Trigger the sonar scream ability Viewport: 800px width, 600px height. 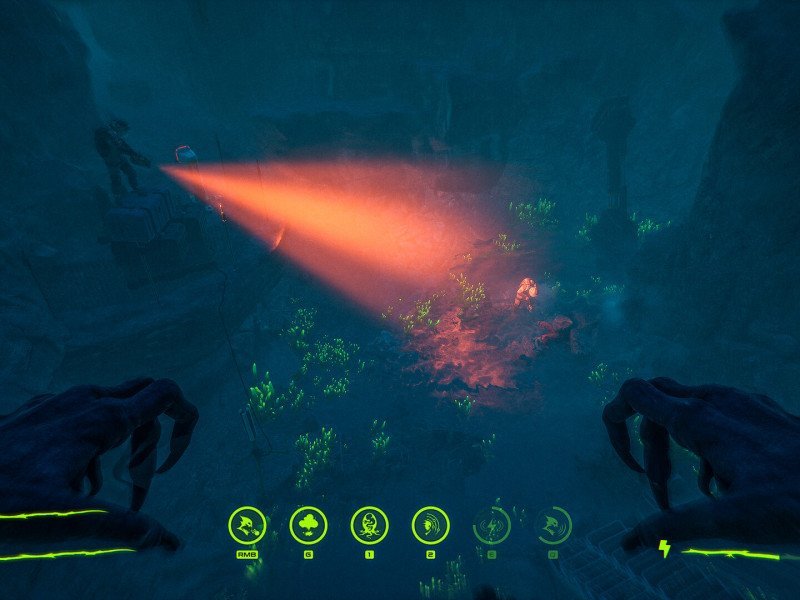coord(431,524)
